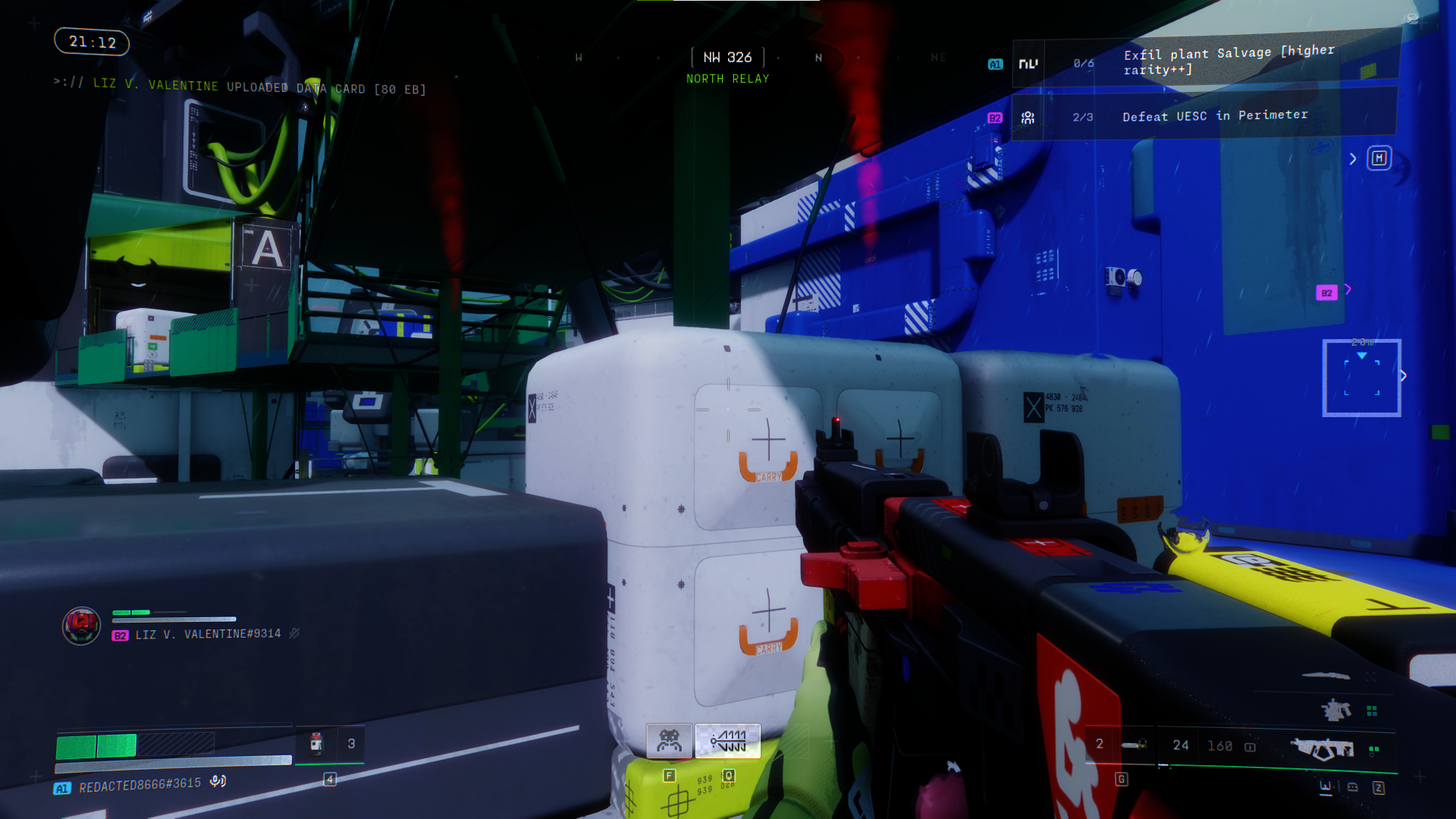Activate the missile-barrage ability icon
1456x819 pixels.
pos(728,740)
